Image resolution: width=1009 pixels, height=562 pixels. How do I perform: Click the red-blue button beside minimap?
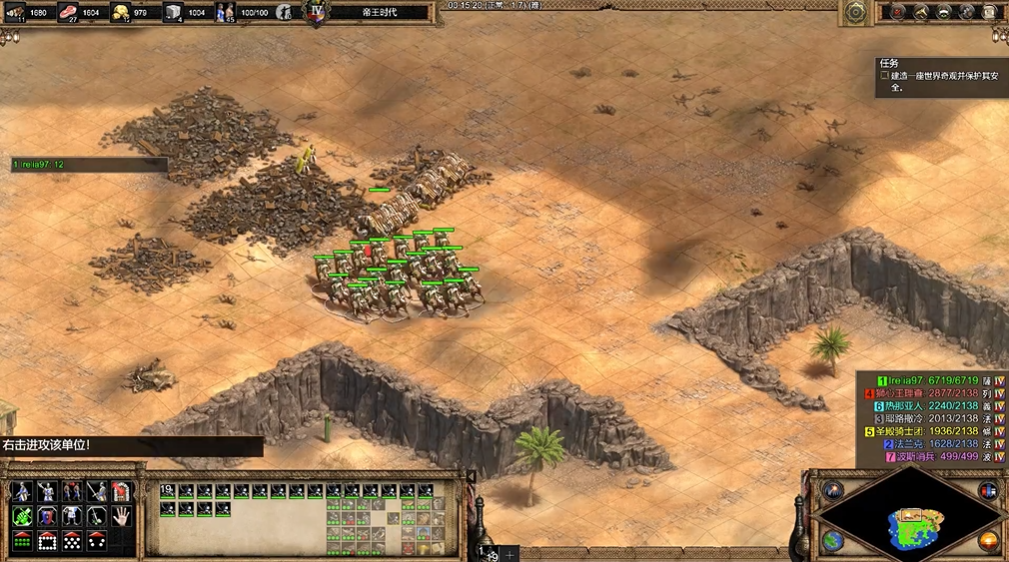coord(989,491)
